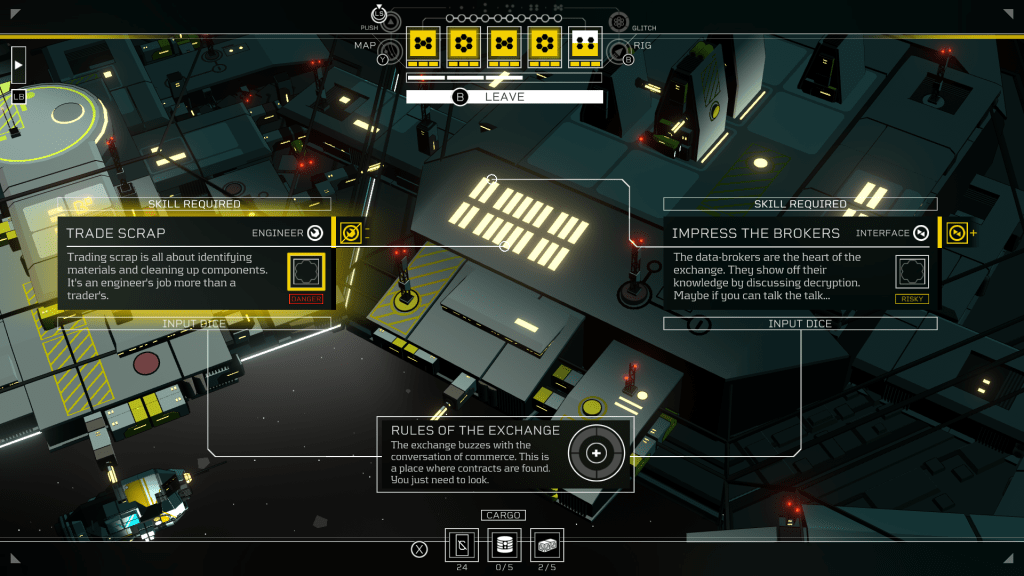Select the Input Dice slot under Trade Scrap
The width and height of the screenshot is (1024, 576).
(x=195, y=324)
